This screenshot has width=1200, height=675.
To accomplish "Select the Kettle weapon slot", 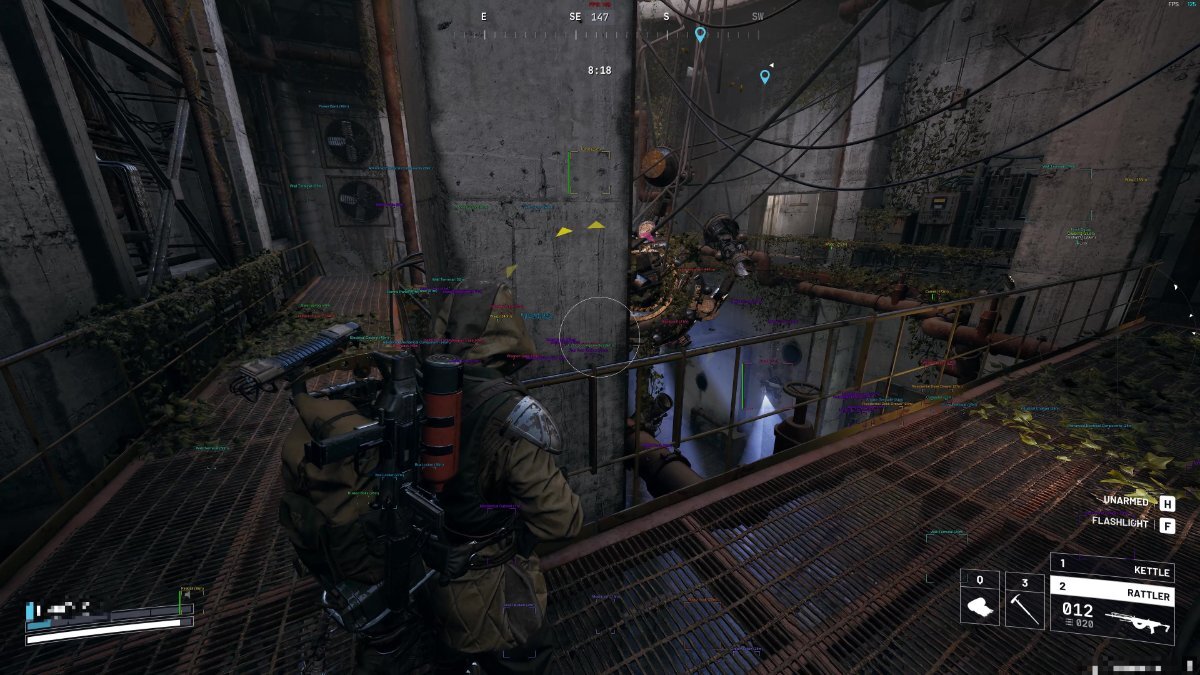I will (1111, 566).
